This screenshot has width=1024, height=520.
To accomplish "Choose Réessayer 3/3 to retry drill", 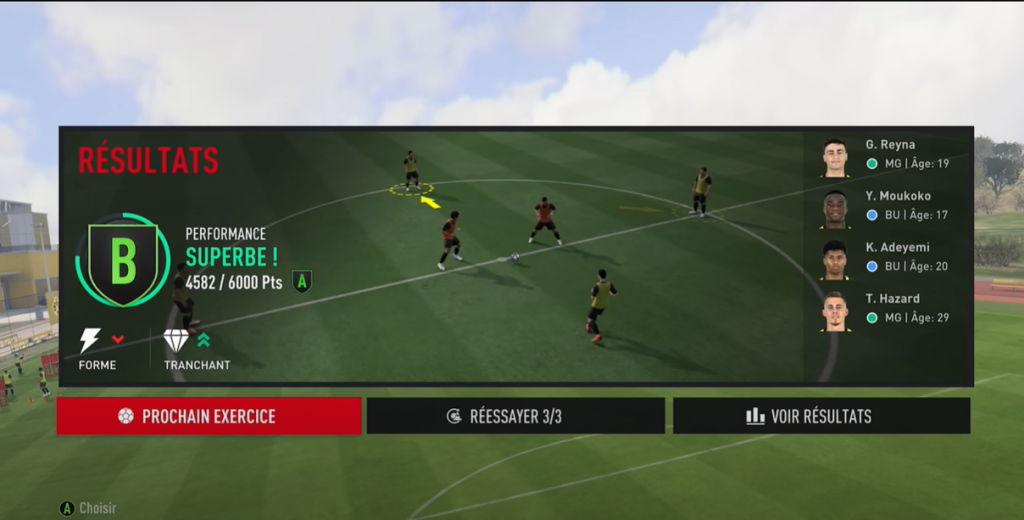I will [515, 416].
